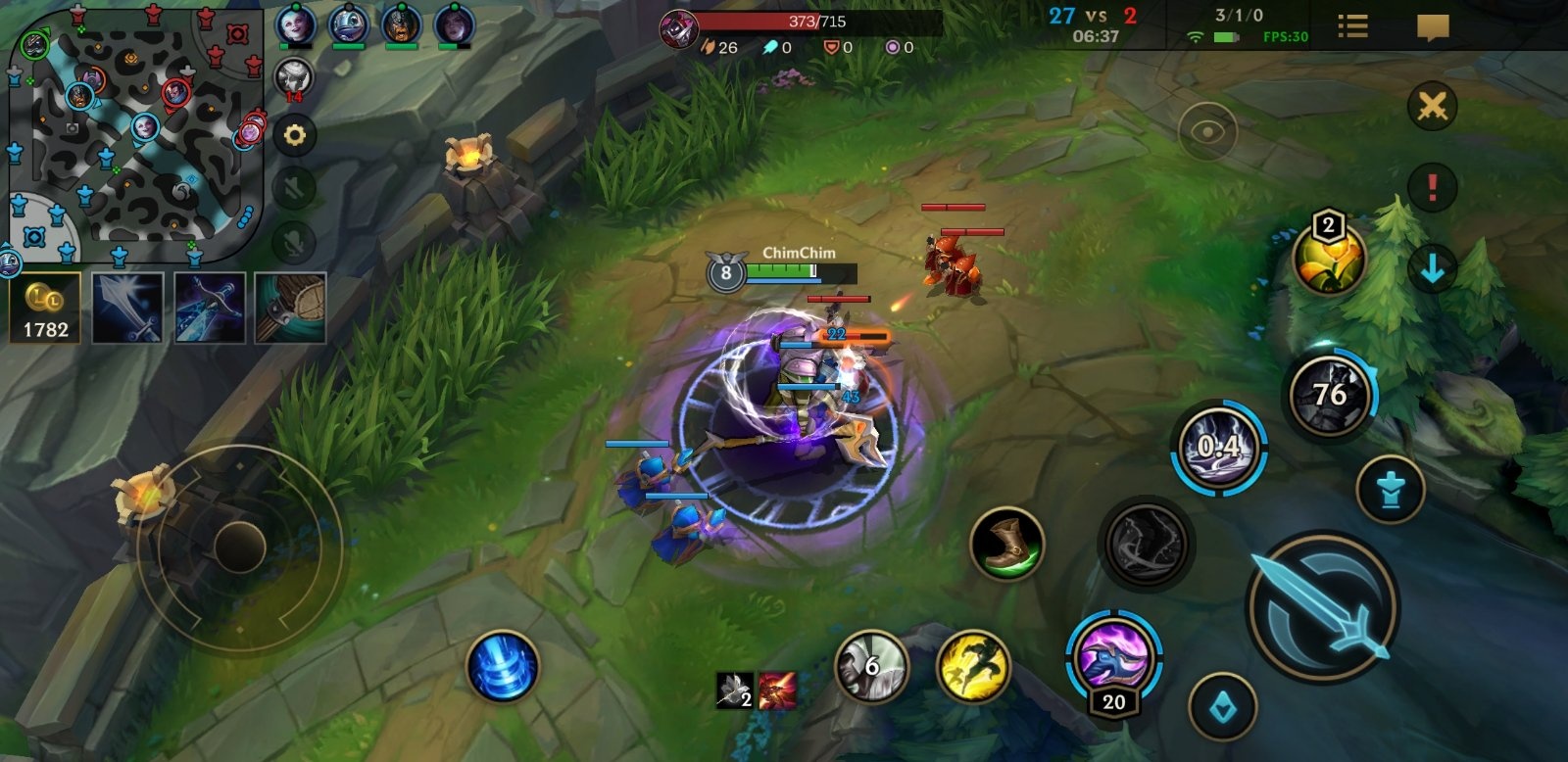This screenshot has width=1568, height=762.
Task: Start the blue recall button
Action: (502, 667)
